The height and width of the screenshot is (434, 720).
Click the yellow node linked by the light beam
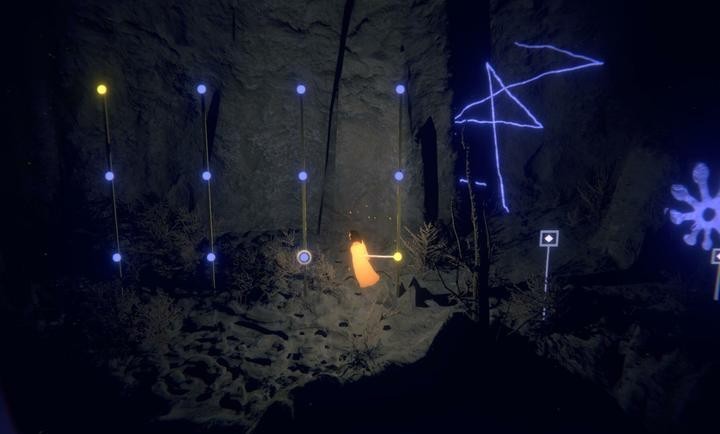397,257
